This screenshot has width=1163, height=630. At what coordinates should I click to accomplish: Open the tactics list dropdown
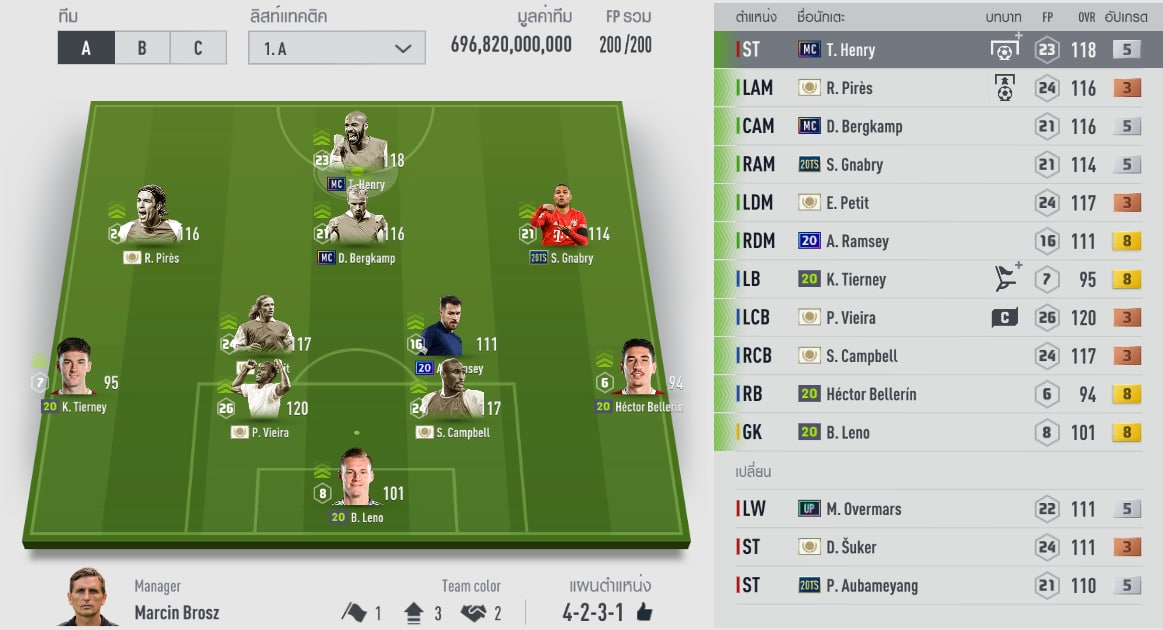pyautogui.click(x=336, y=48)
